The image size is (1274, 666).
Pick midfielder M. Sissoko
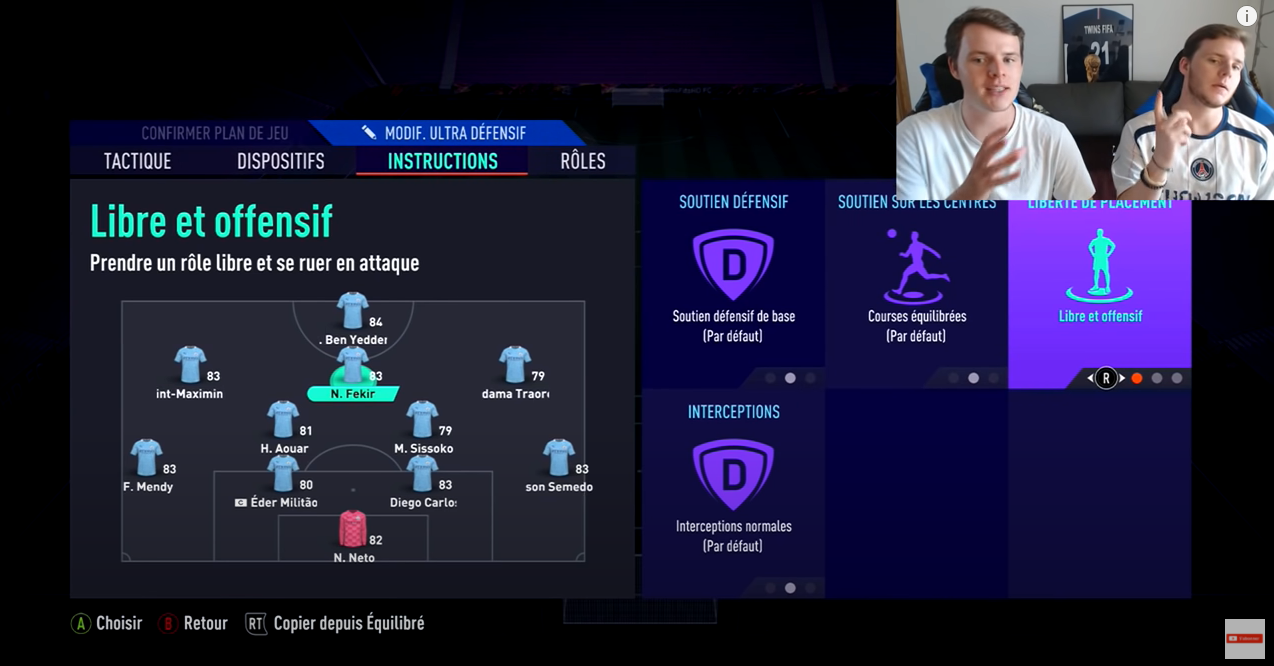(422, 421)
